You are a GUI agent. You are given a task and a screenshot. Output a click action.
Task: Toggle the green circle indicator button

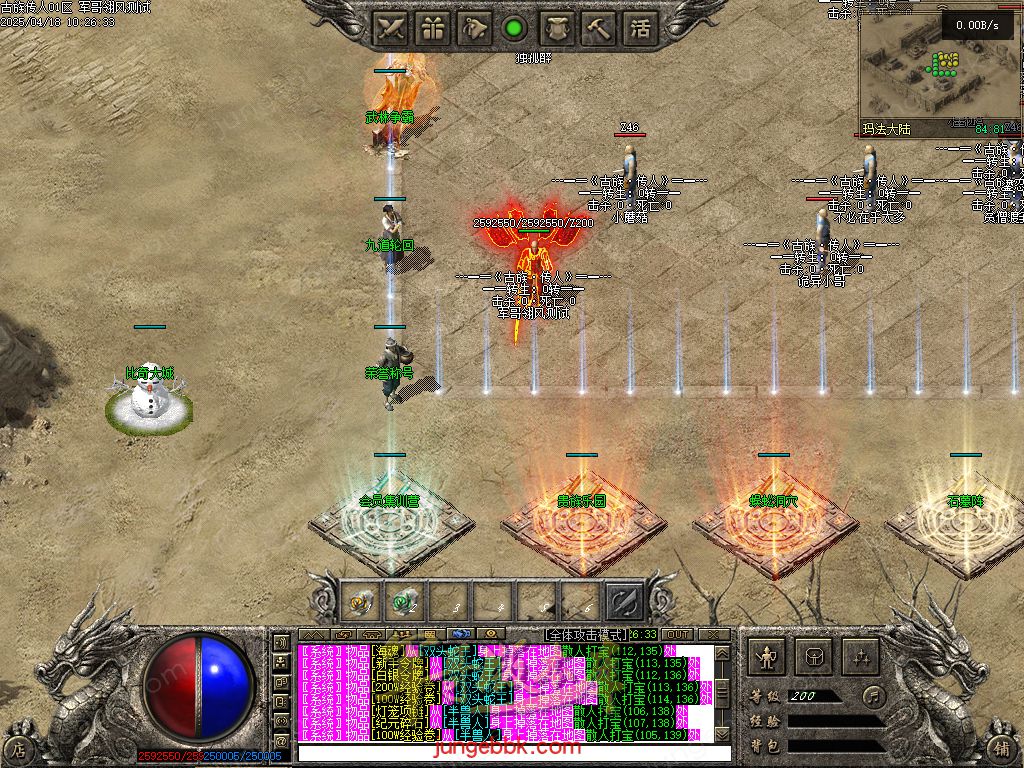[x=514, y=28]
